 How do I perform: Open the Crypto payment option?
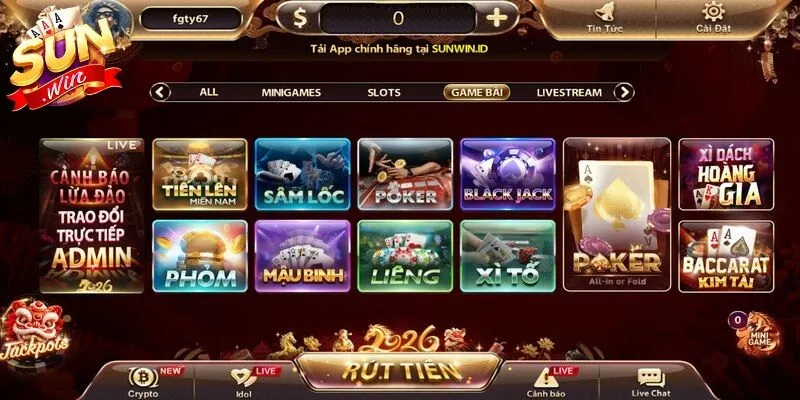(143, 381)
